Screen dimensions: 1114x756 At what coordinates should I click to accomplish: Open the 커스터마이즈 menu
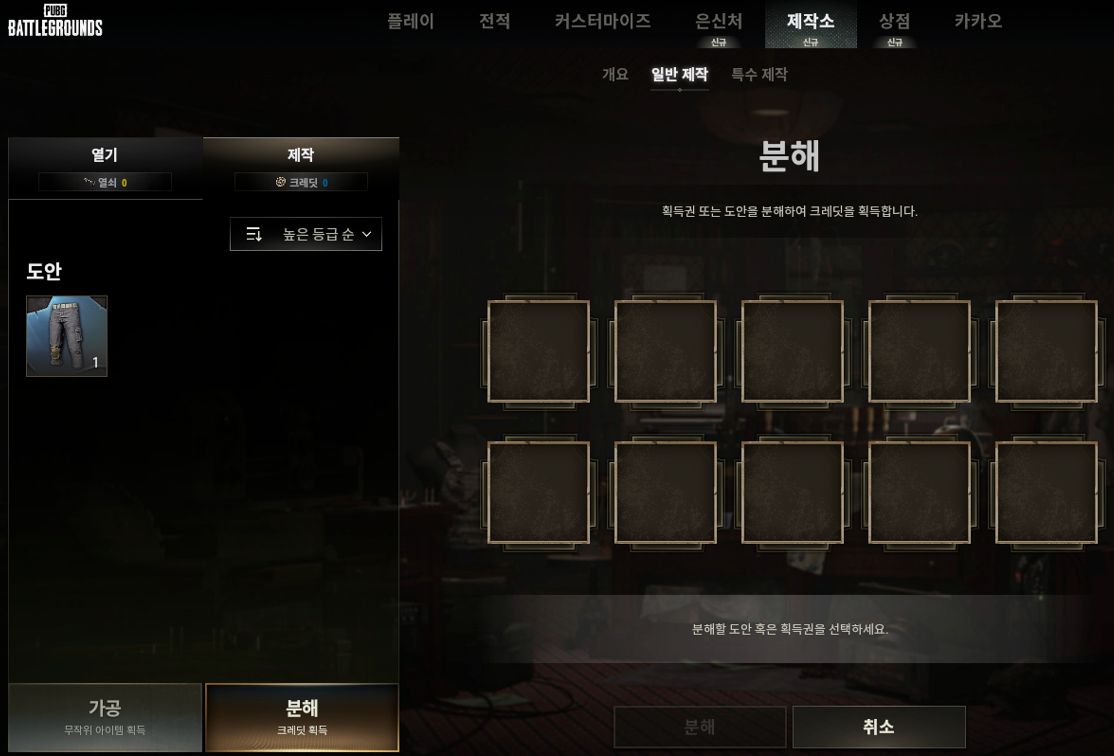pos(602,21)
